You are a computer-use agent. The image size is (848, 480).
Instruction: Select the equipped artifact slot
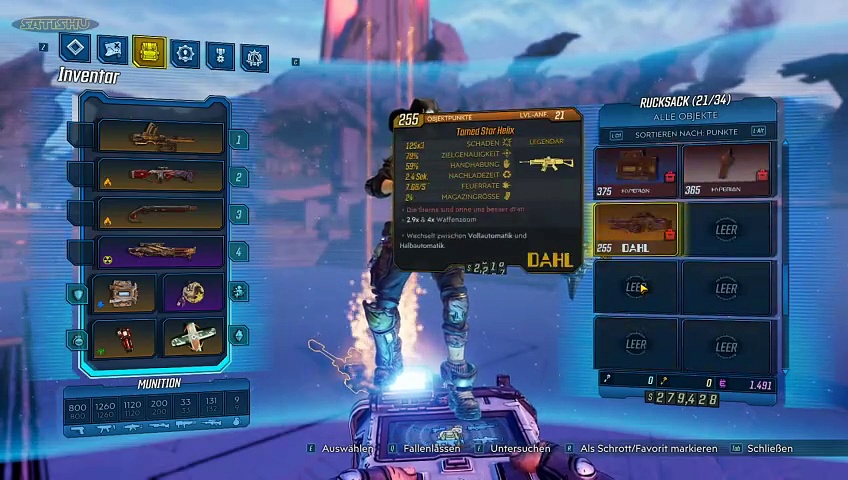click(194, 337)
